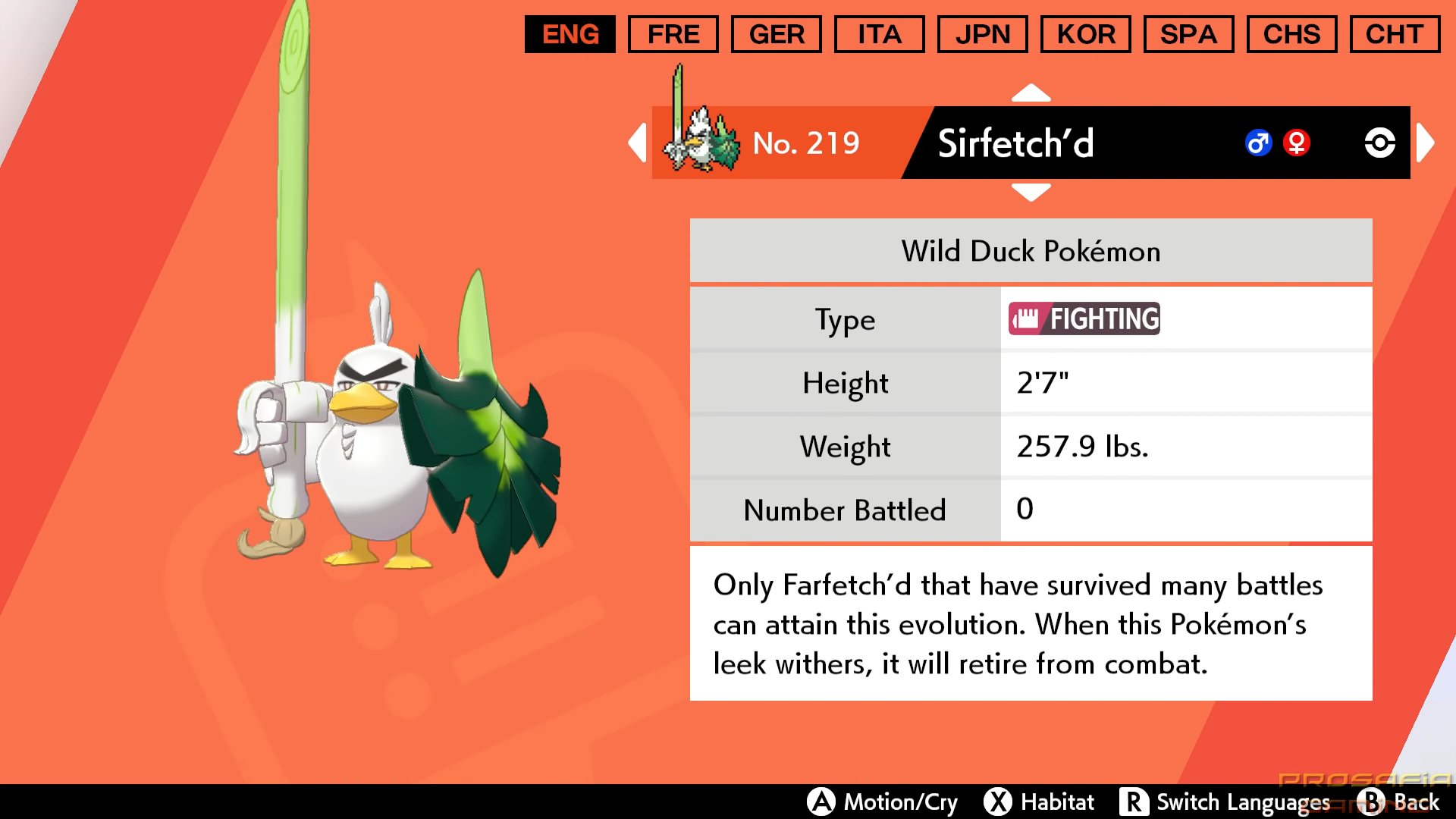This screenshot has height=819, width=1456.
Task: Show the entry in KOR
Action: [x=1085, y=34]
